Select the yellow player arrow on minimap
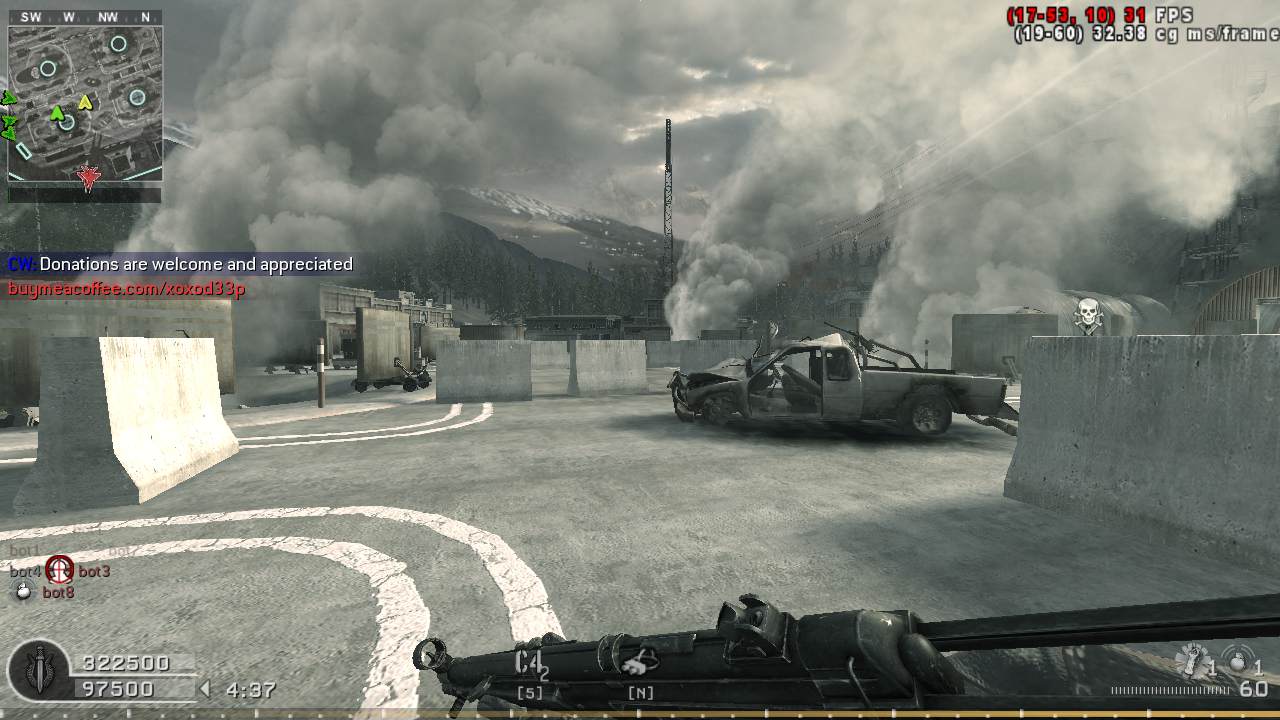Screen dimensions: 1280x720 click(x=85, y=101)
